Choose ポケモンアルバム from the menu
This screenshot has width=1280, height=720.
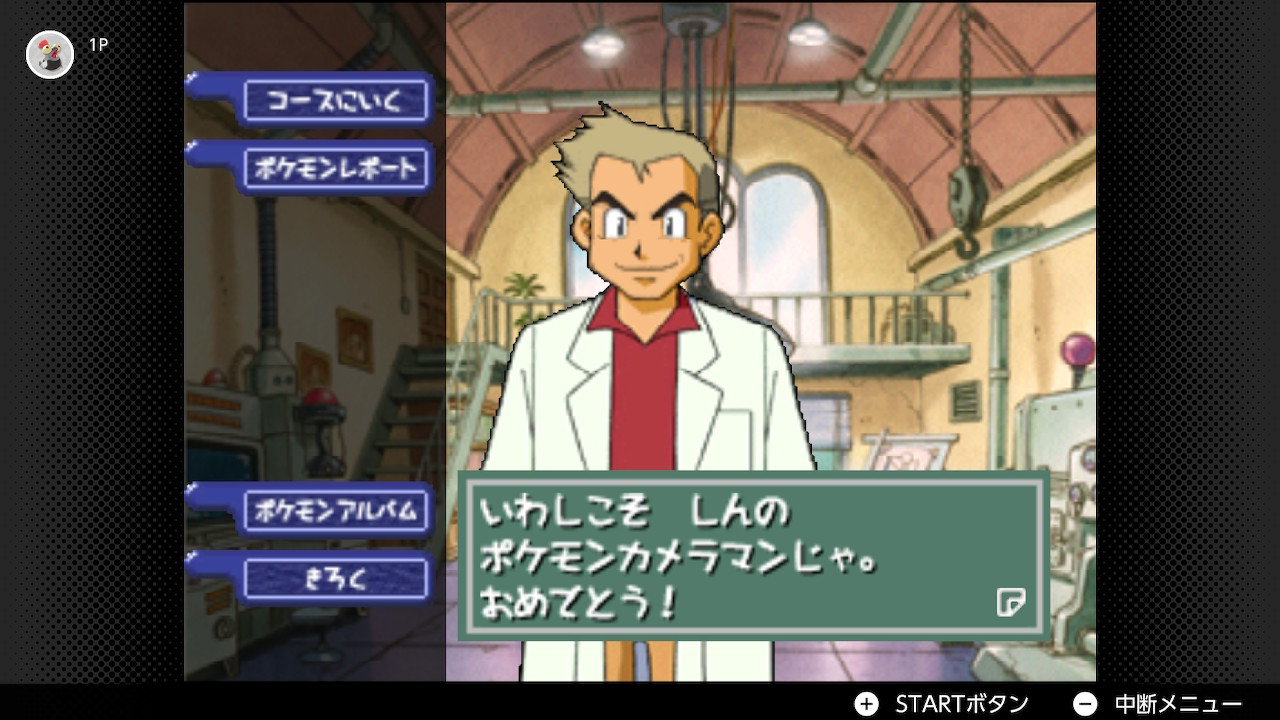pos(335,511)
